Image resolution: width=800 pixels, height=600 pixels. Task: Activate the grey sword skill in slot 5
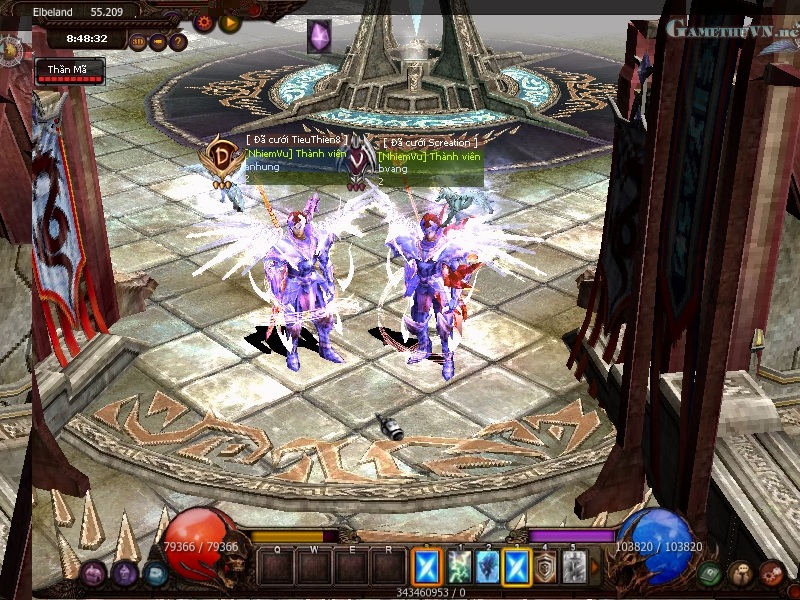pos(573,567)
